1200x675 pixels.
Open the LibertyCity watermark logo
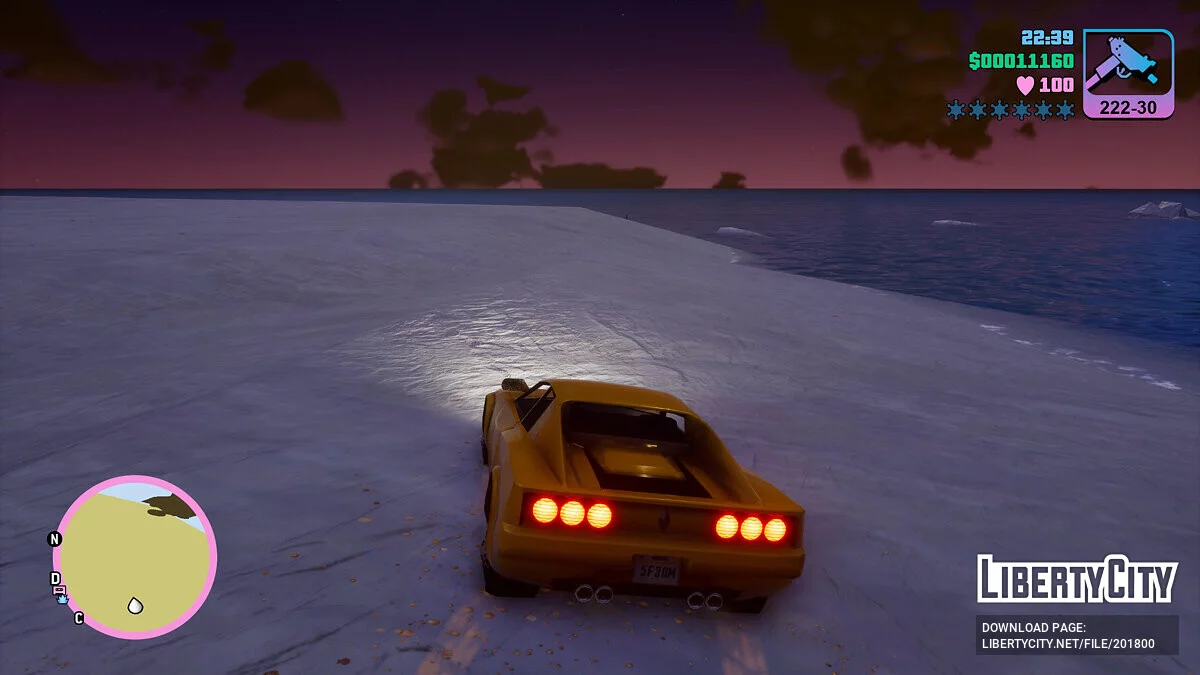pyautogui.click(x=1077, y=580)
